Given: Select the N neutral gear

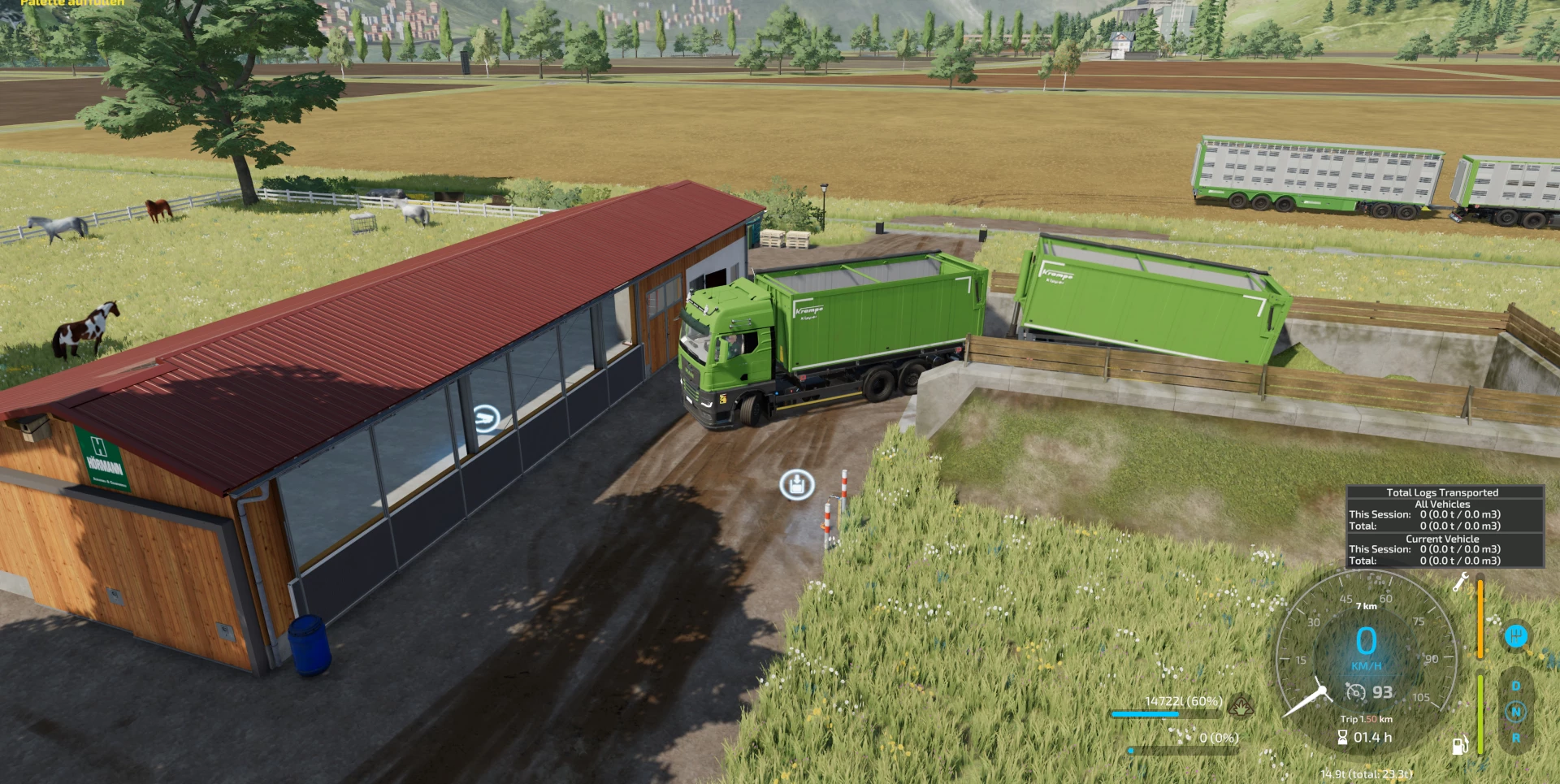Looking at the screenshot, I should tap(1515, 713).
